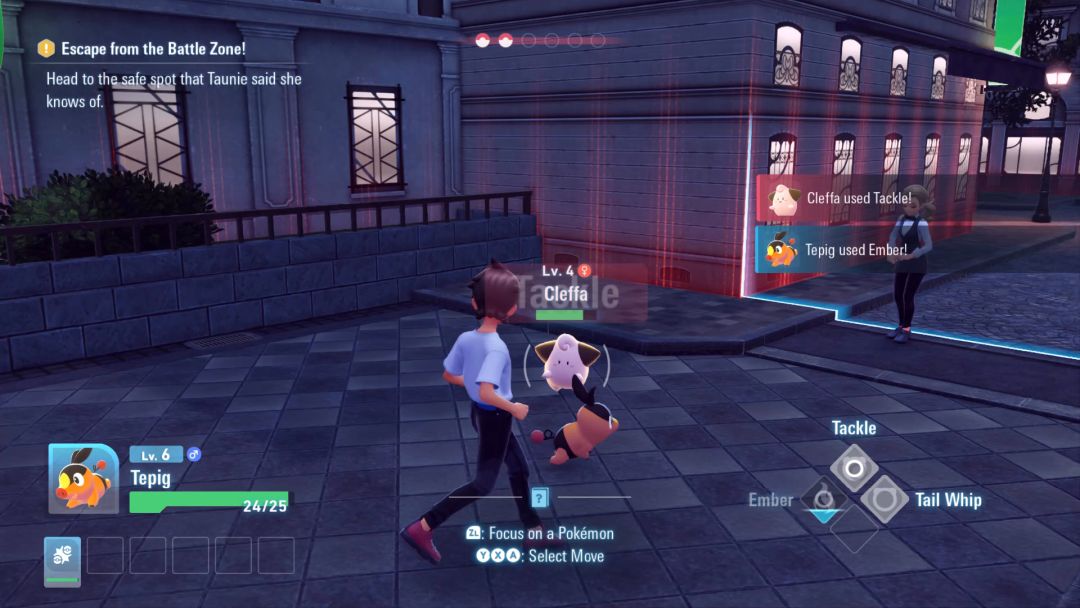This screenshot has height=608, width=1080.
Task: Select the Tackle move
Action: 854,468
